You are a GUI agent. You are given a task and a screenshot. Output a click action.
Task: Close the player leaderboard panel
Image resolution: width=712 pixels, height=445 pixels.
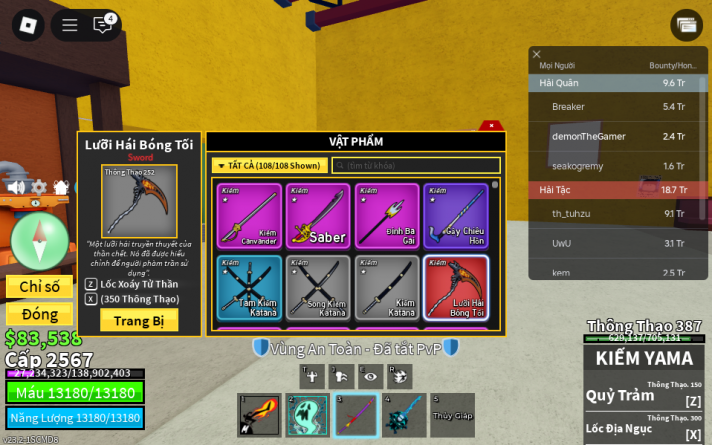point(536,55)
